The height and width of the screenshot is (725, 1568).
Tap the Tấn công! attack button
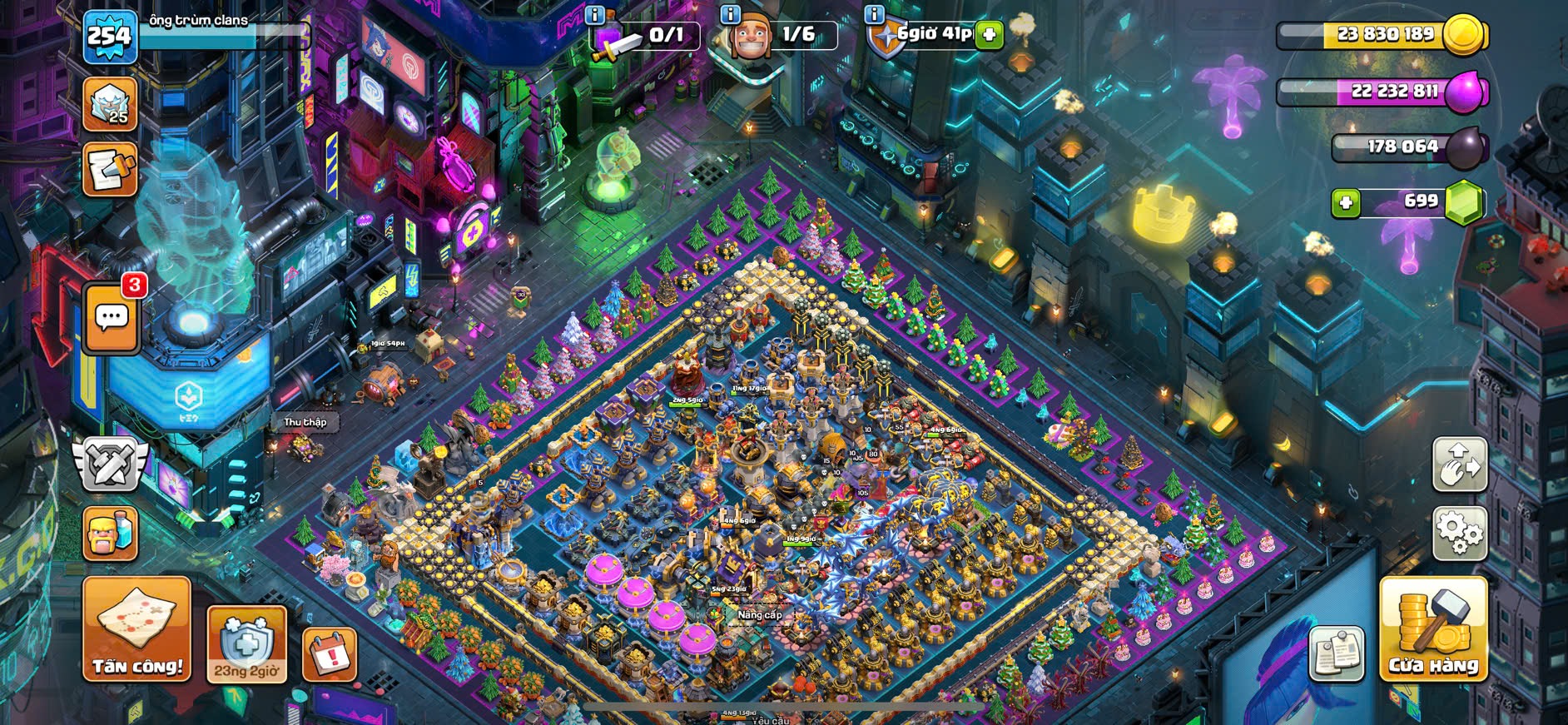pos(136,630)
